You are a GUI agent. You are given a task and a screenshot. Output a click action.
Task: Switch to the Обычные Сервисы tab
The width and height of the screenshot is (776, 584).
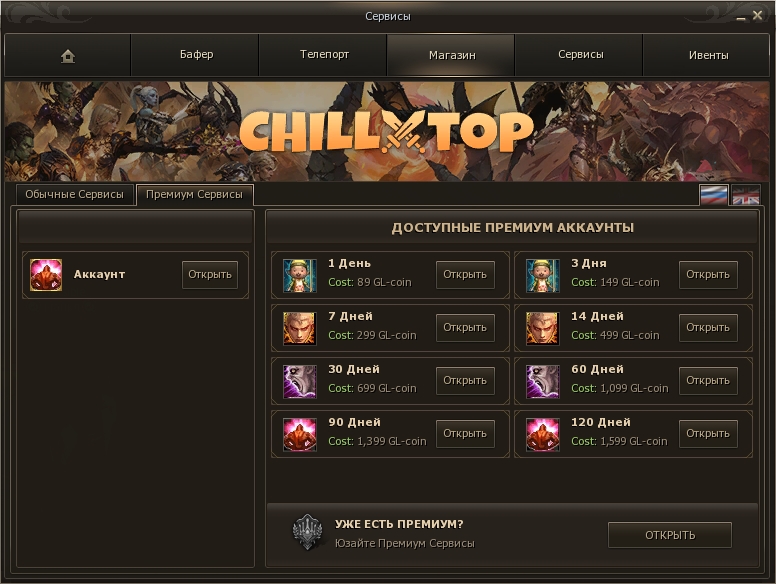pos(75,195)
